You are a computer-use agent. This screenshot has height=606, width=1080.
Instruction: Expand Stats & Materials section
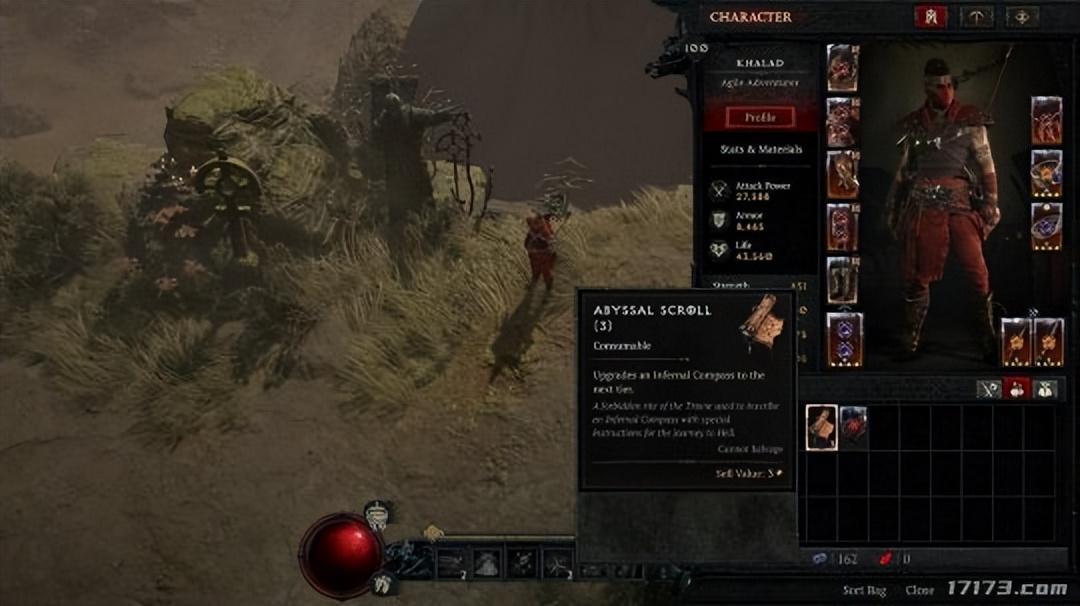761,150
